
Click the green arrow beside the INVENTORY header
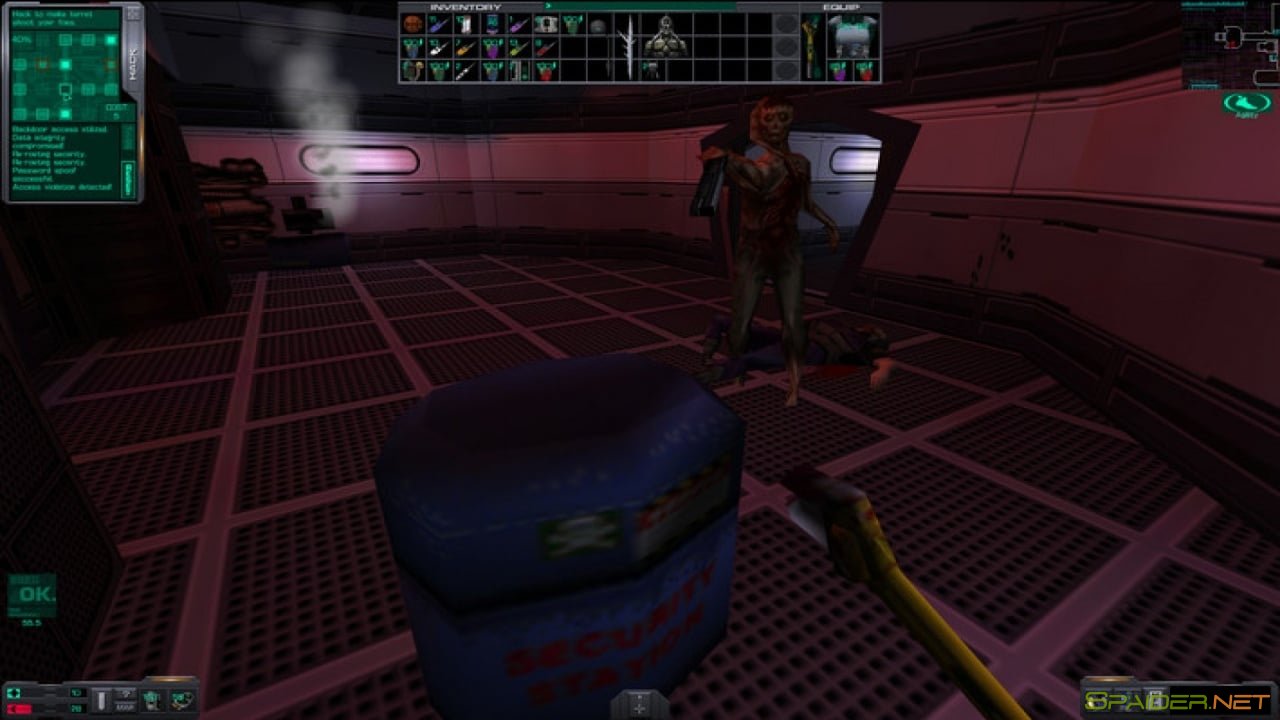pos(548,6)
